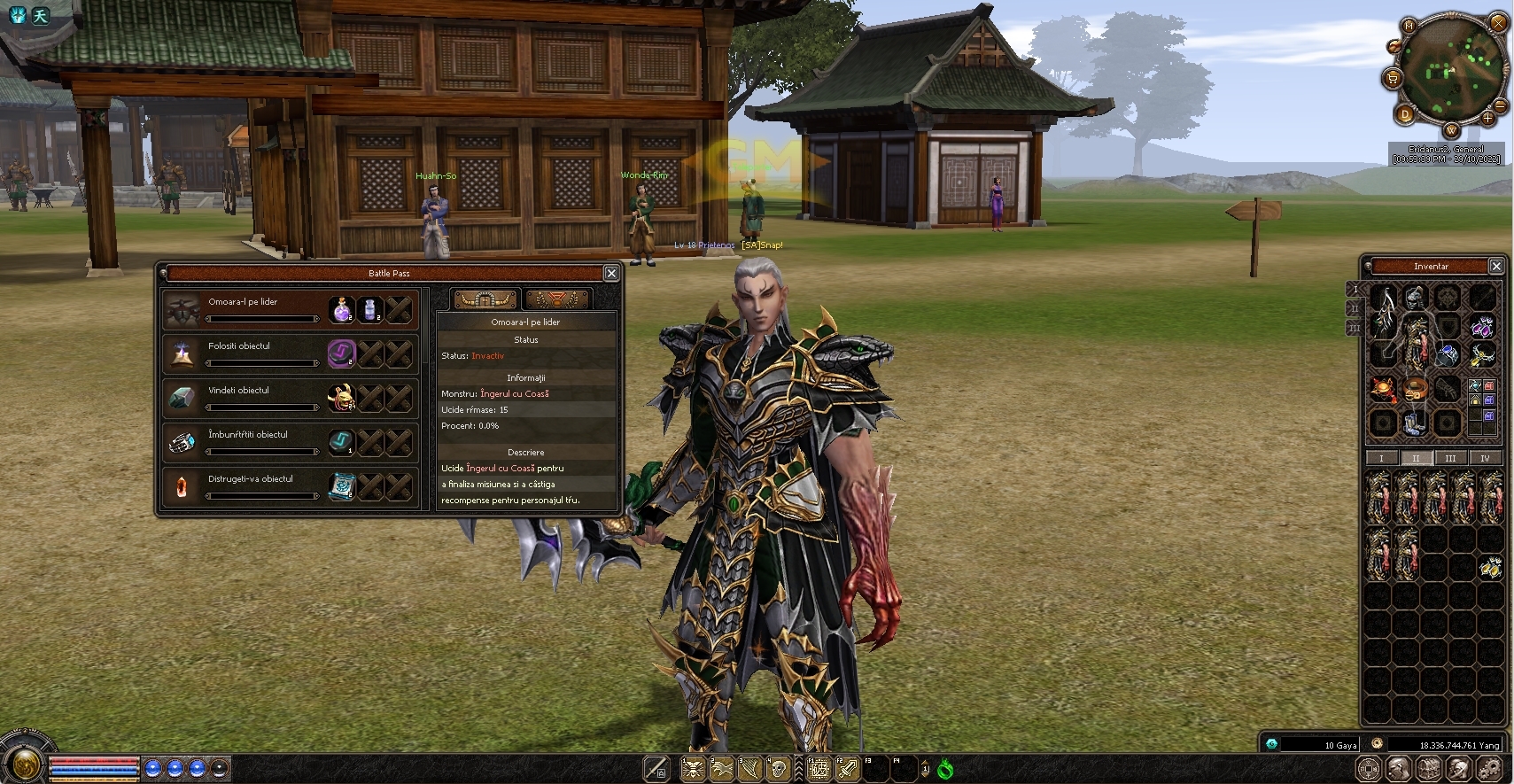The width and height of the screenshot is (1514, 784).
Task: Switch to inventory page I tab
Action: [1381, 458]
